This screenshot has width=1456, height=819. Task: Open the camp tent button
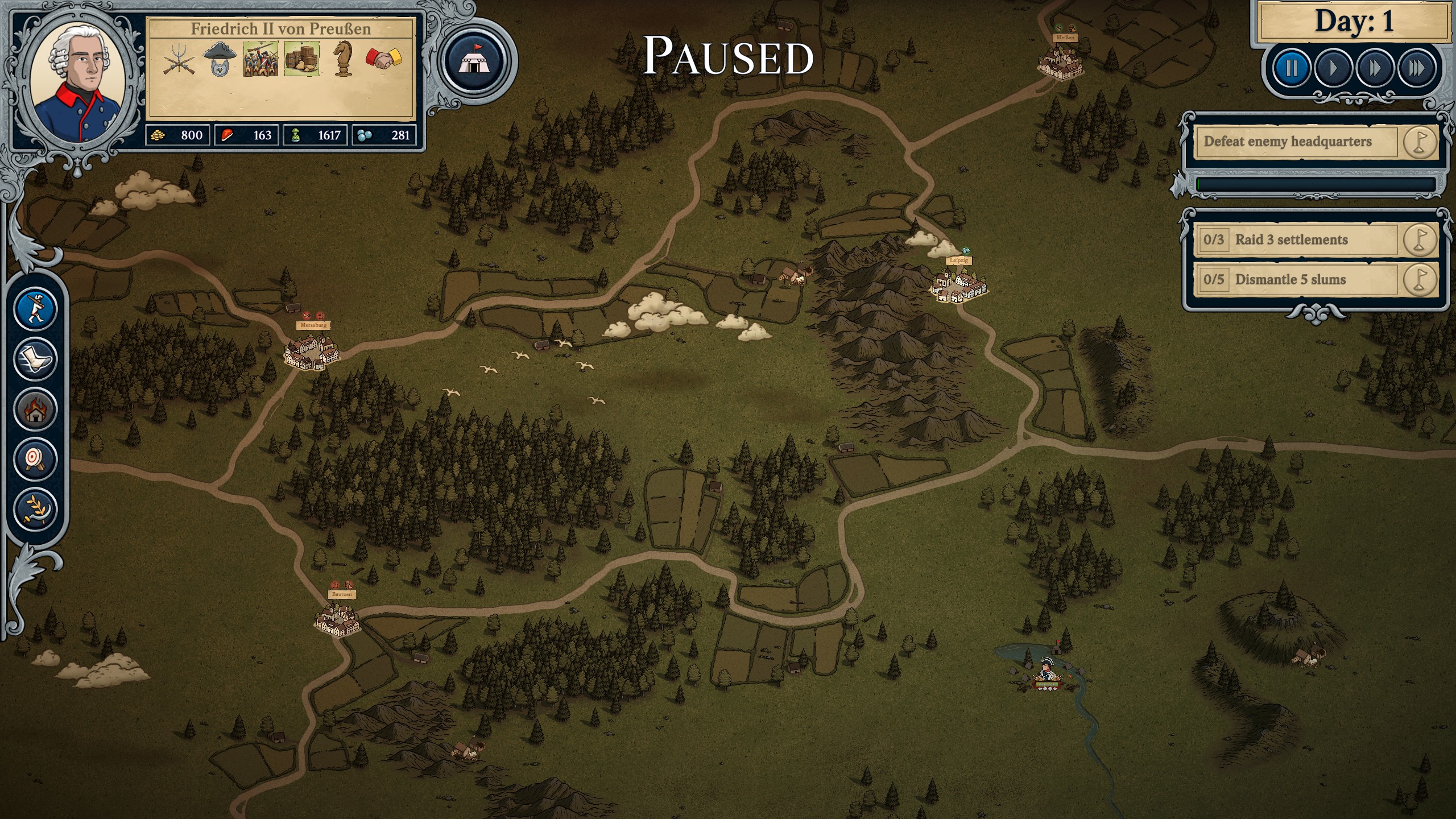coord(474,61)
